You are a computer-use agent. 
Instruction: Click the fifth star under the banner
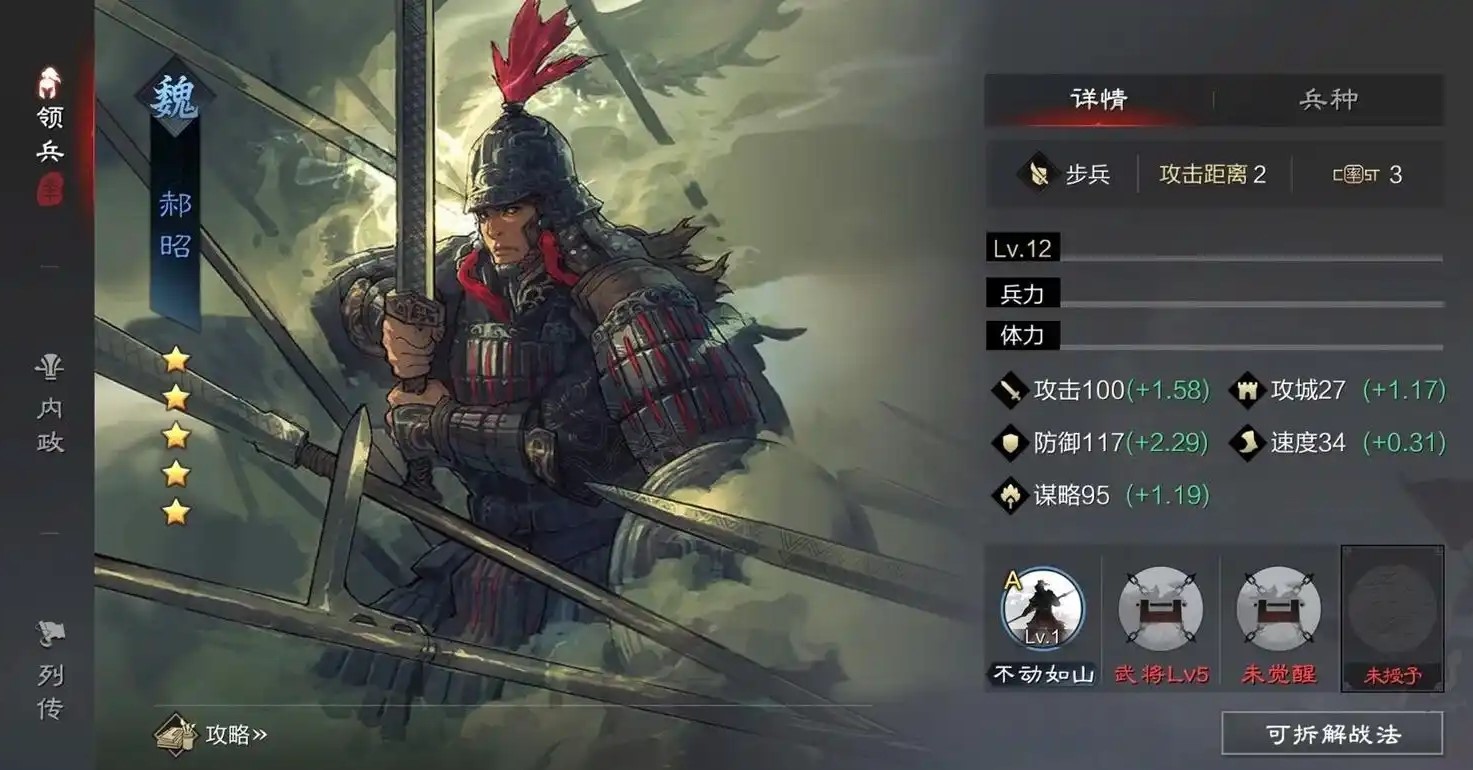point(175,512)
